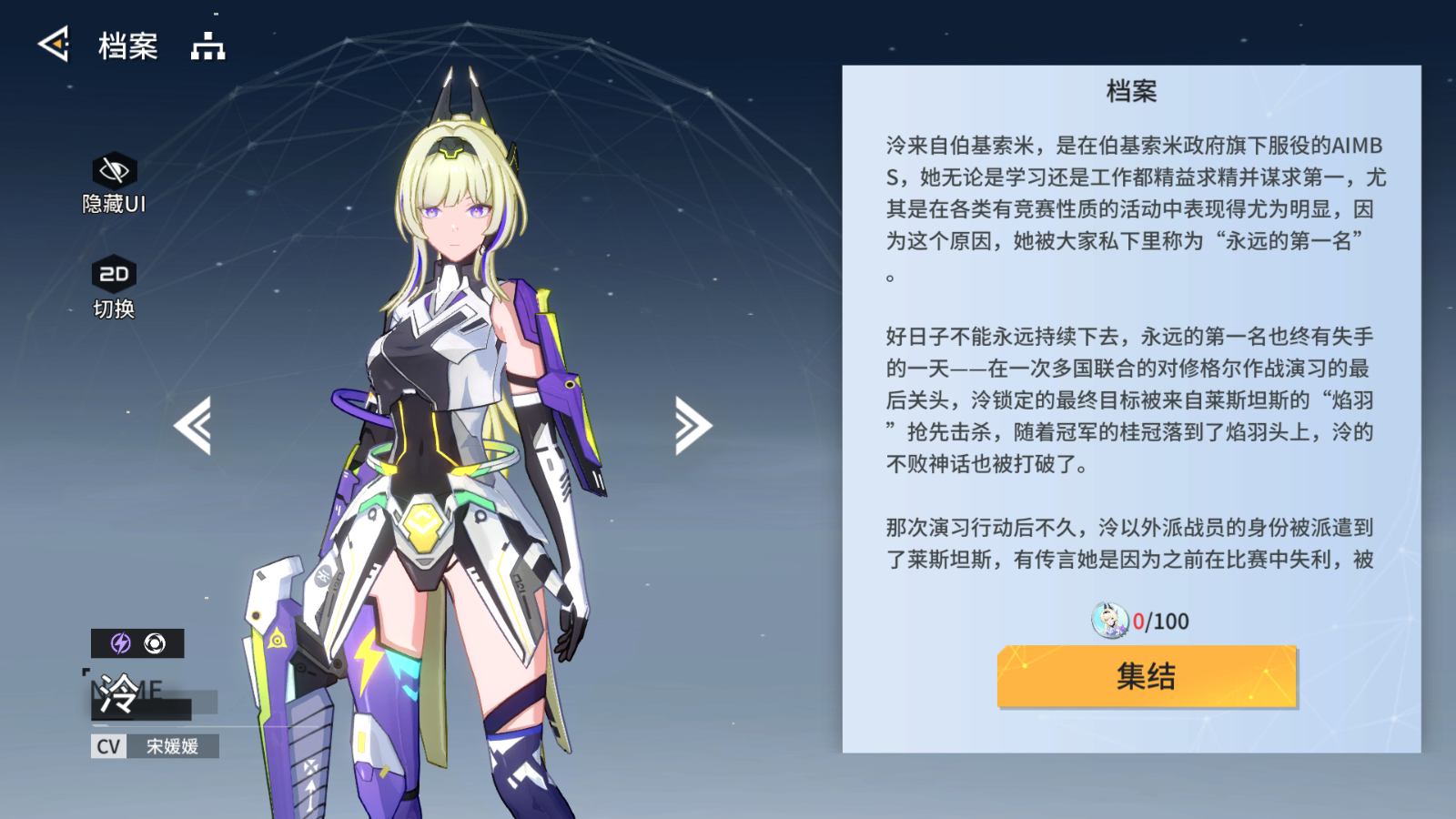1456x819 pixels.
Task: Click the eye icon above 隐藏UI
Action: tap(113, 168)
